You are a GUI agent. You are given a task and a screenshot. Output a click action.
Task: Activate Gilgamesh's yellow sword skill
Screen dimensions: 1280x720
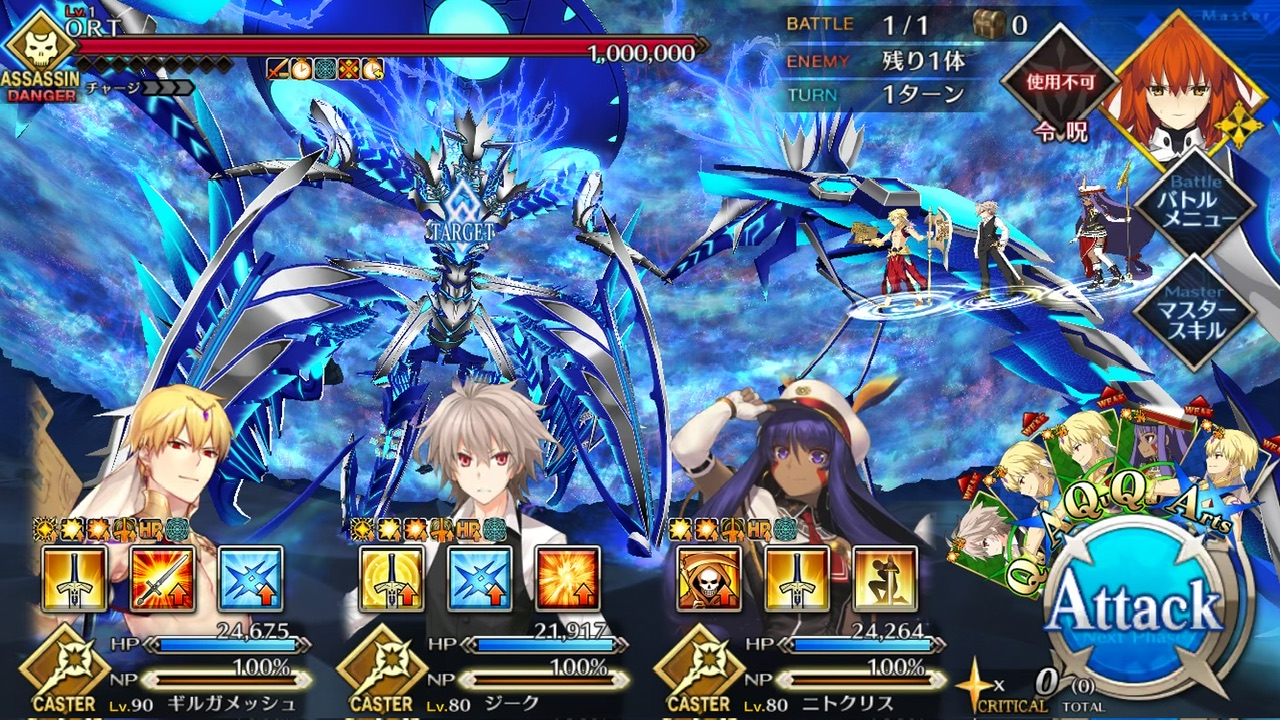(x=75, y=580)
